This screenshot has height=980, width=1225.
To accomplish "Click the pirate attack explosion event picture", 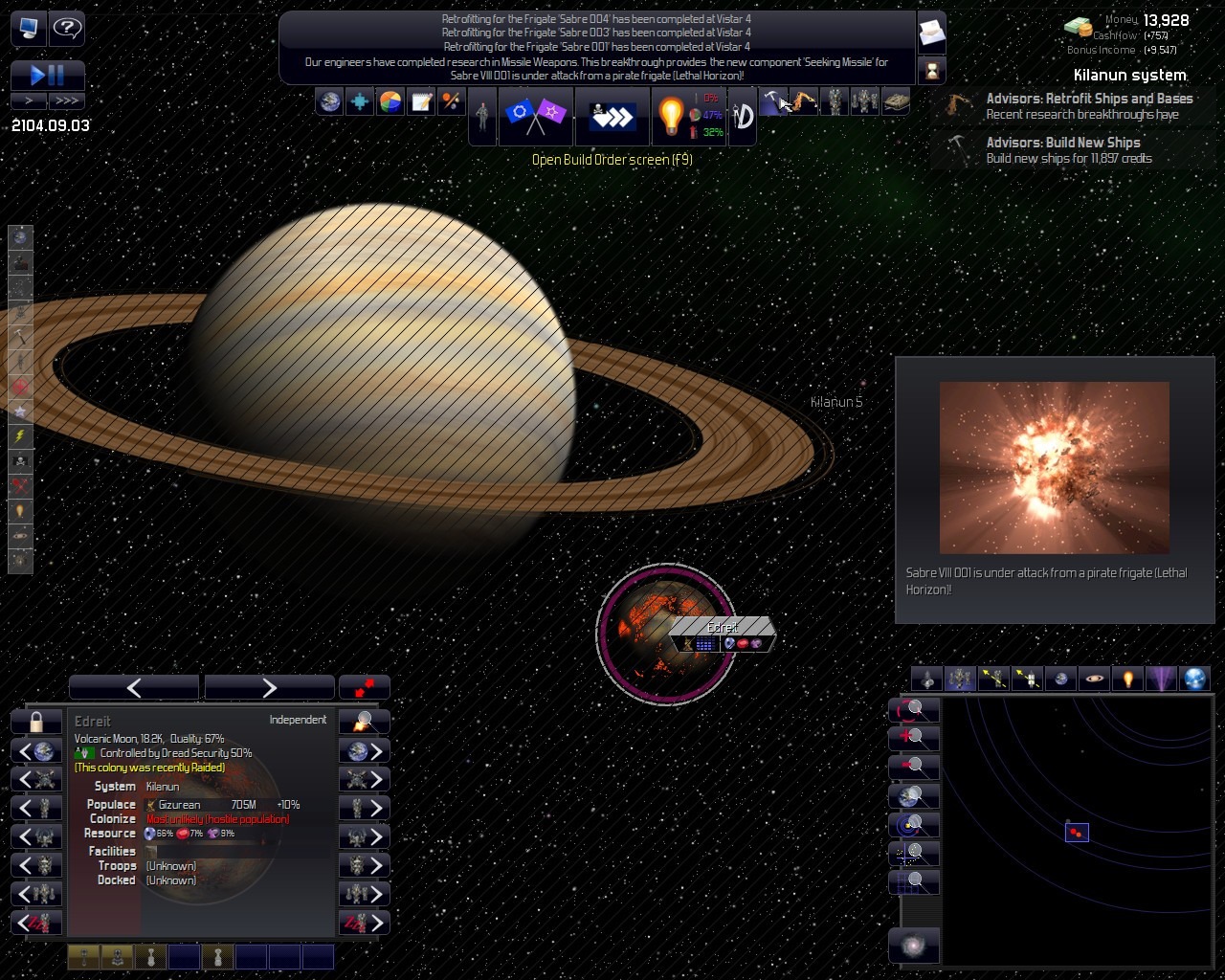I will tap(1054, 467).
